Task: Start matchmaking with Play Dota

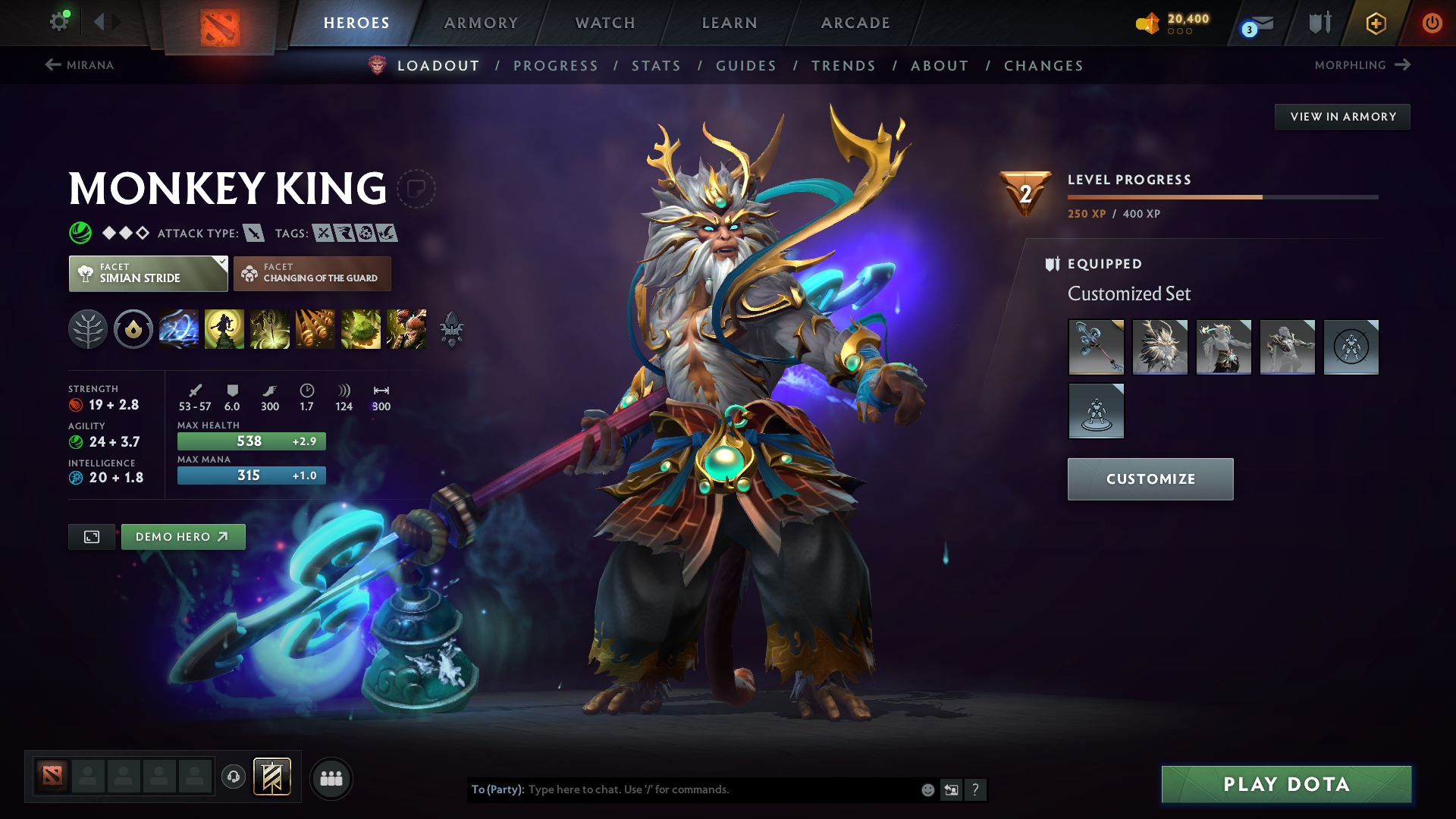Action: (x=1286, y=784)
